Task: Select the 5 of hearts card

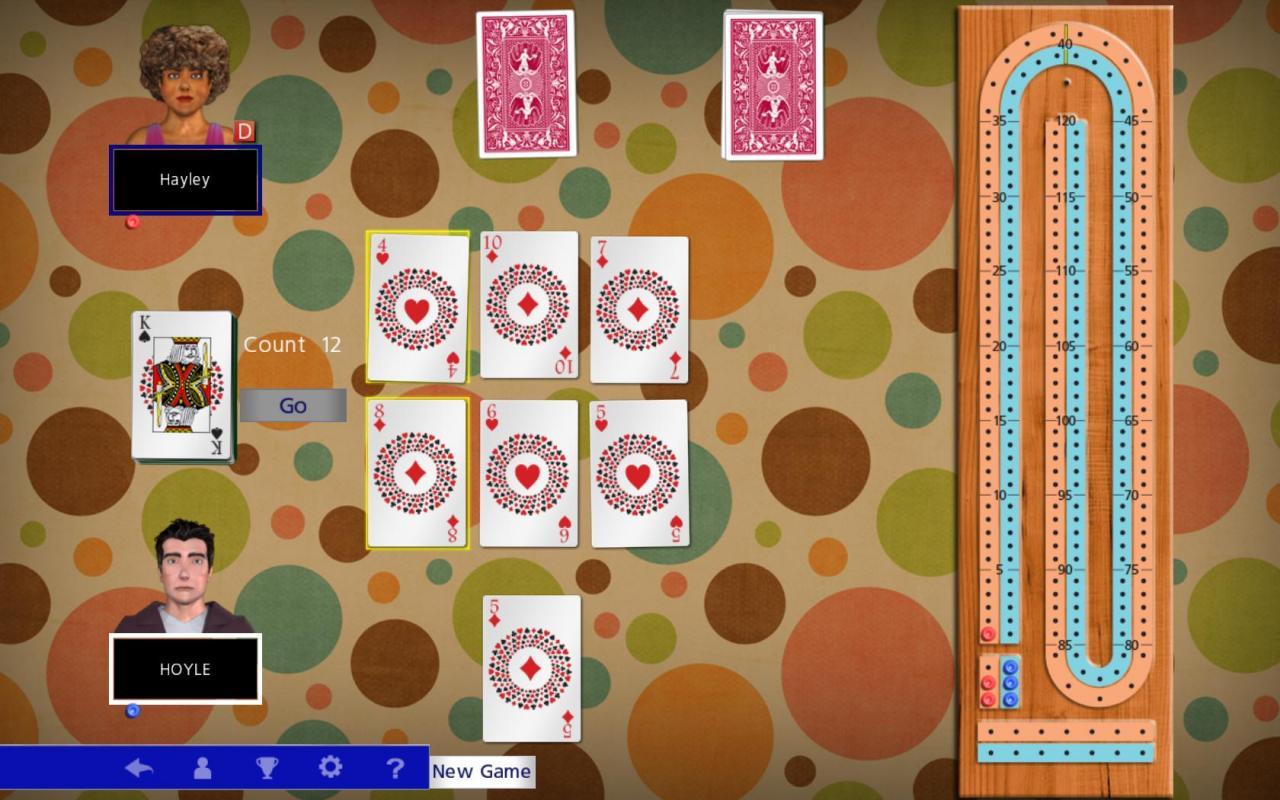Action: click(638, 474)
